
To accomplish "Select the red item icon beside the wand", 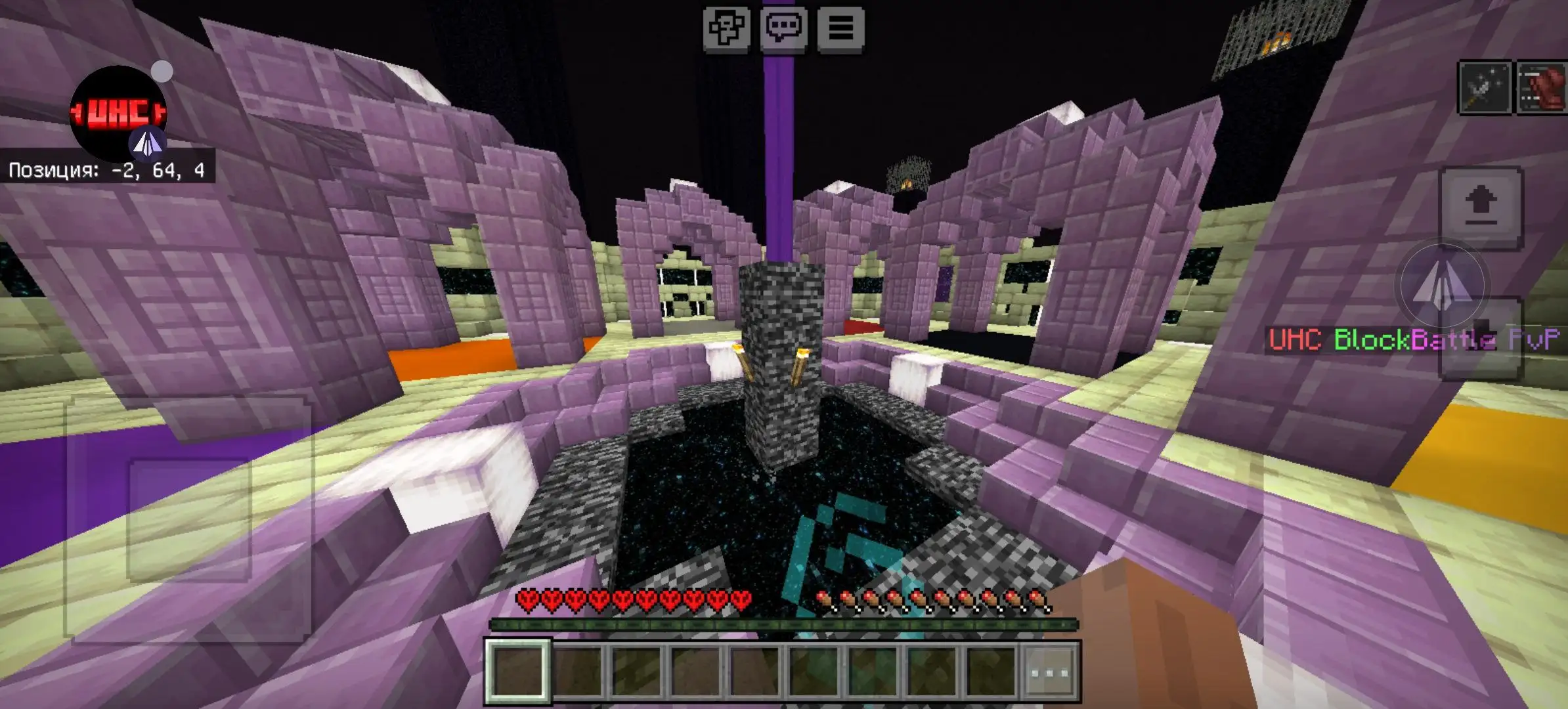I will point(1541,88).
